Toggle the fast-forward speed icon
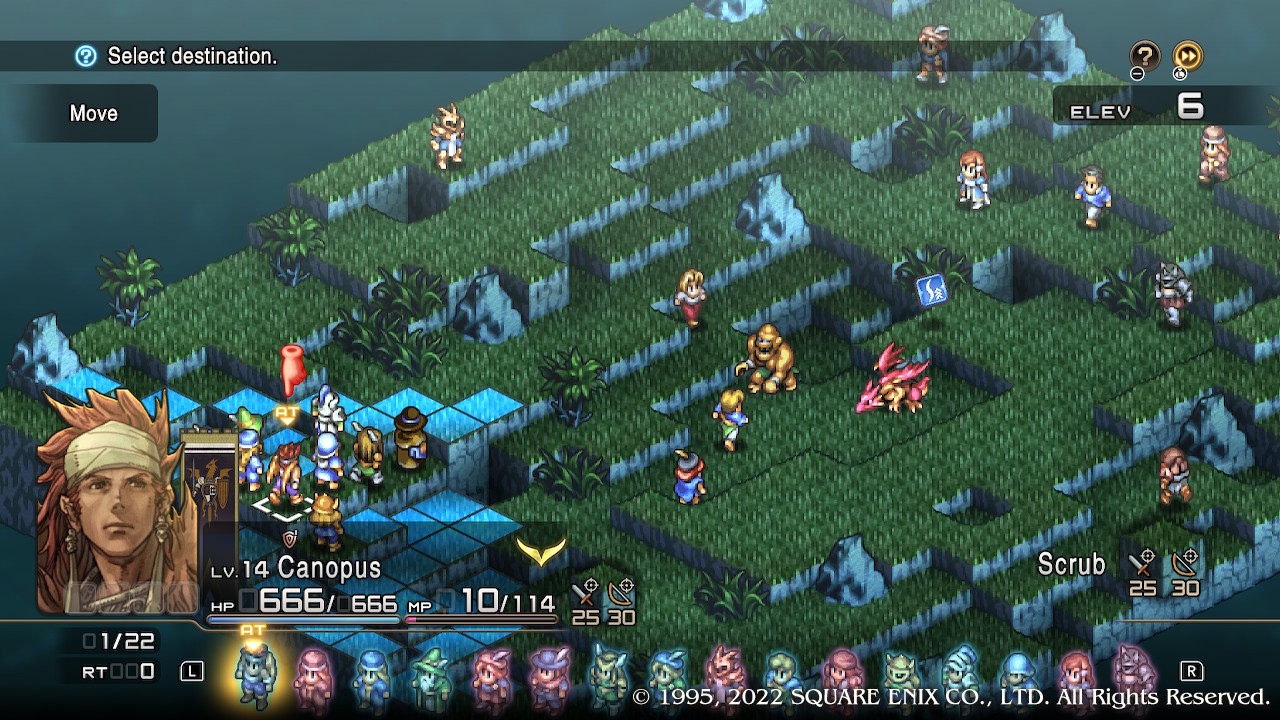 pyautogui.click(x=1187, y=55)
